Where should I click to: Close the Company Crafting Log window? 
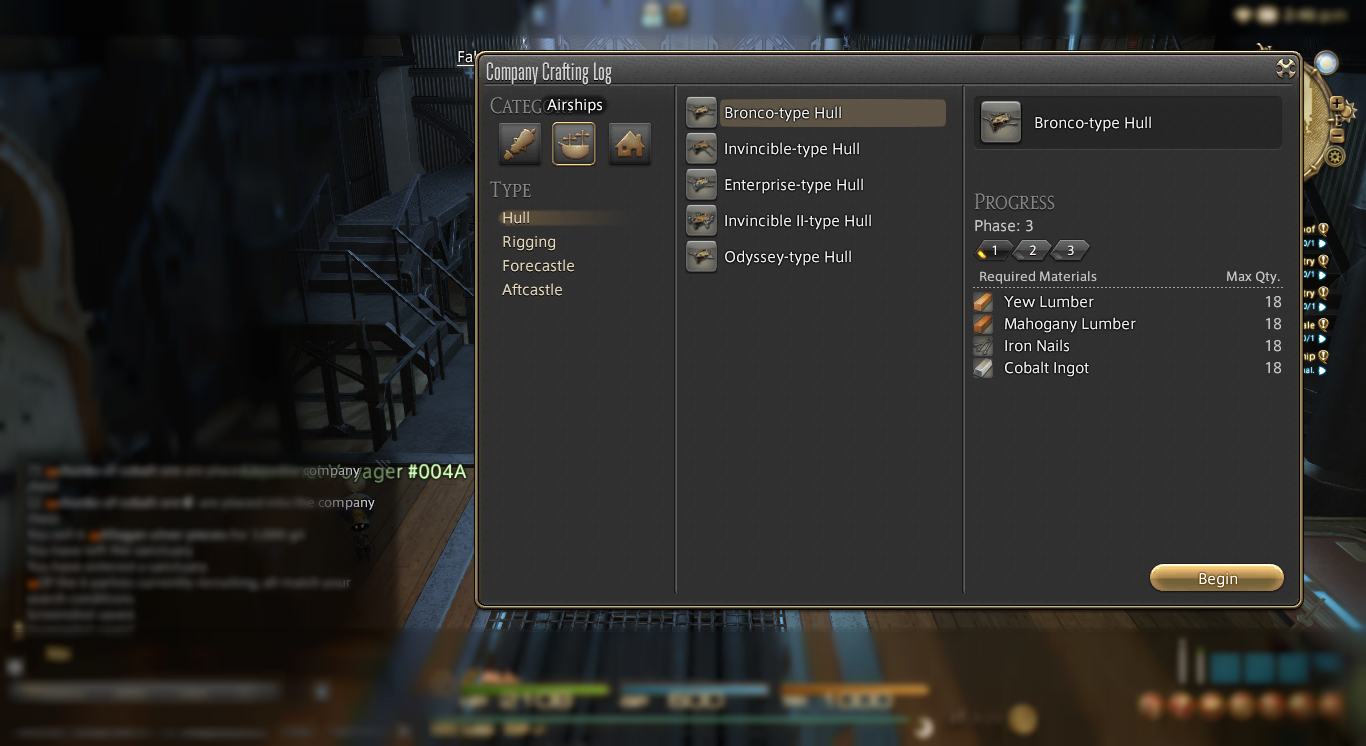tap(1286, 69)
